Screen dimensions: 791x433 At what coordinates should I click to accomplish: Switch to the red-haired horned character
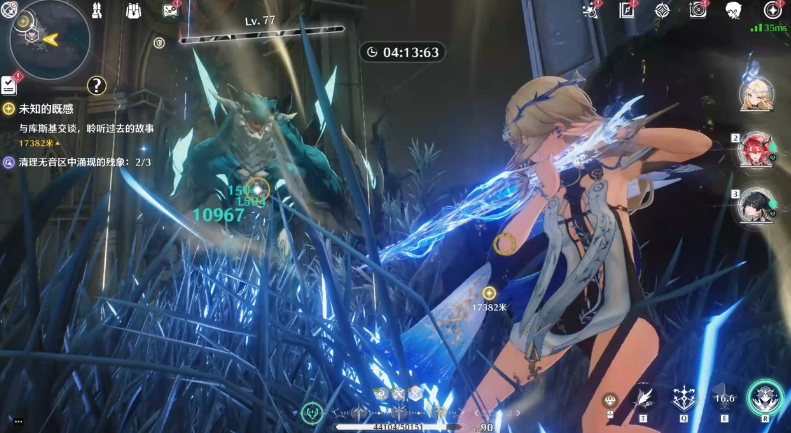(x=753, y=151)
